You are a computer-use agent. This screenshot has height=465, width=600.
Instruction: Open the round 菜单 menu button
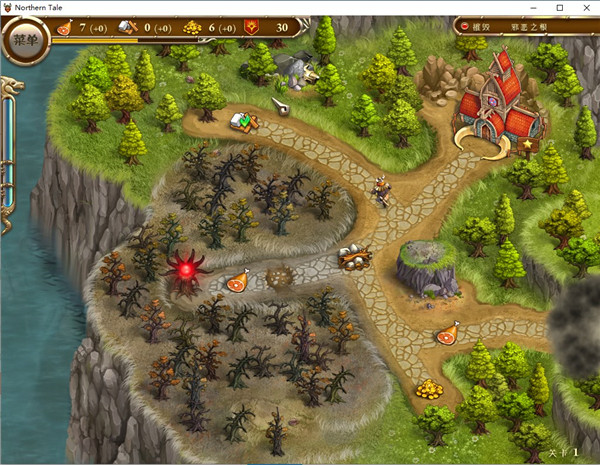[27, 41]
